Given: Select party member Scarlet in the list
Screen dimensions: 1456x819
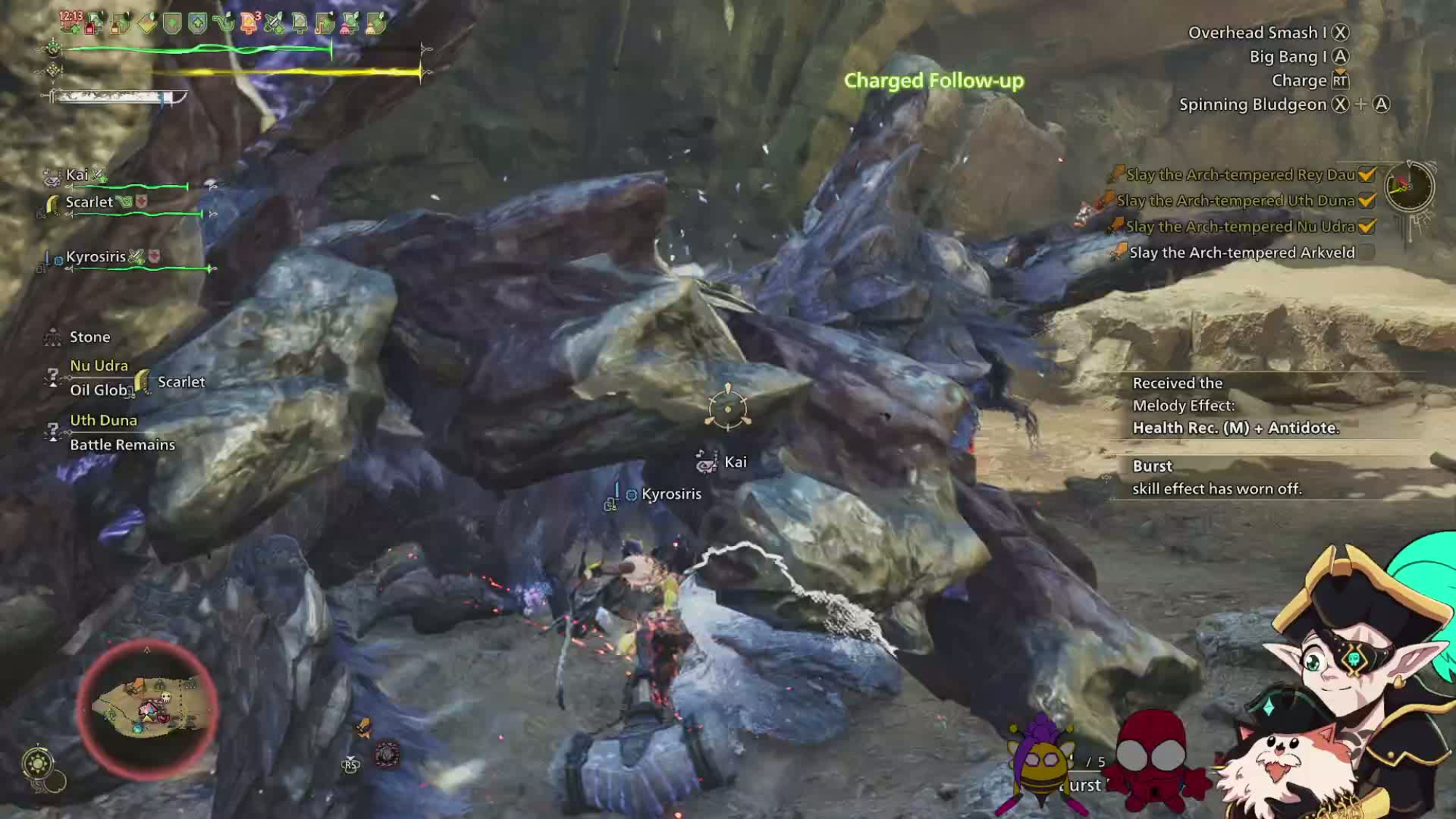Looking at the screenshot, I should (89, 202).
